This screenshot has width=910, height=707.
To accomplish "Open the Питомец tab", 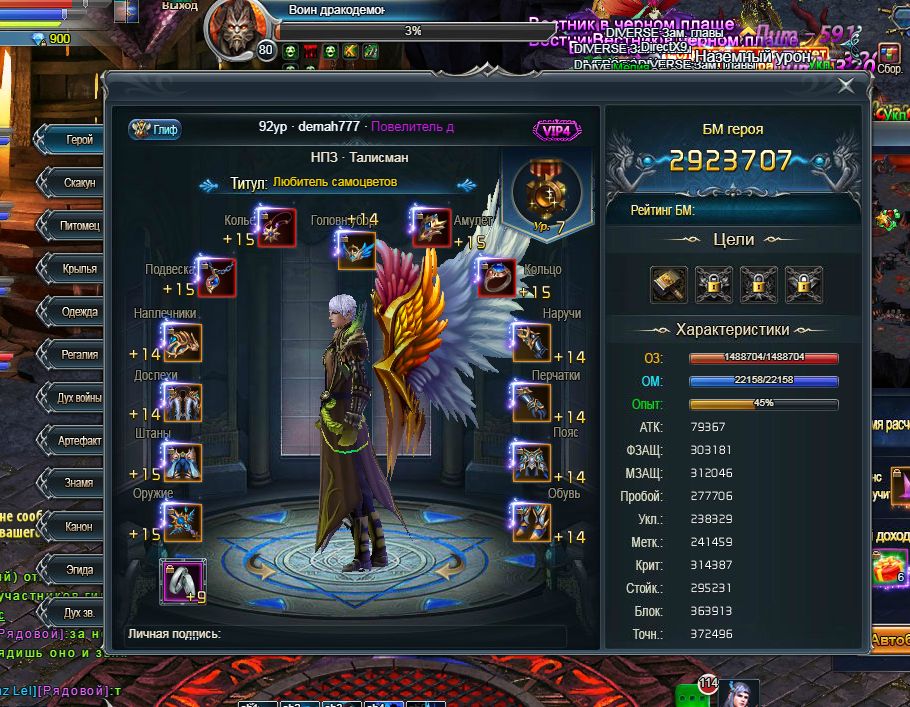I will point(78,226).
